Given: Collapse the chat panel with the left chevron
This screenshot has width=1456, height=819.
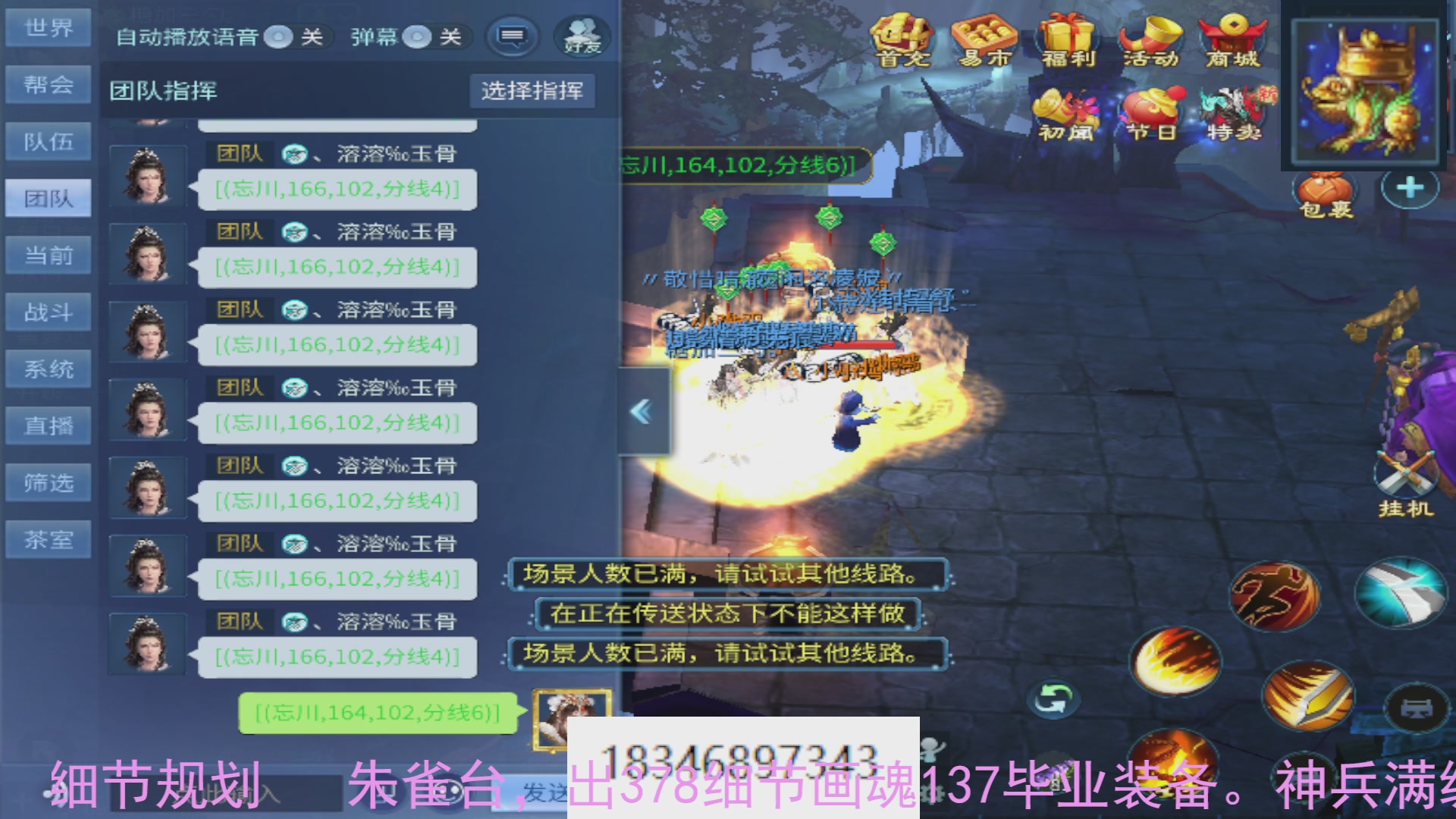Looking at the screenshot, I should (x=641, y=409).
